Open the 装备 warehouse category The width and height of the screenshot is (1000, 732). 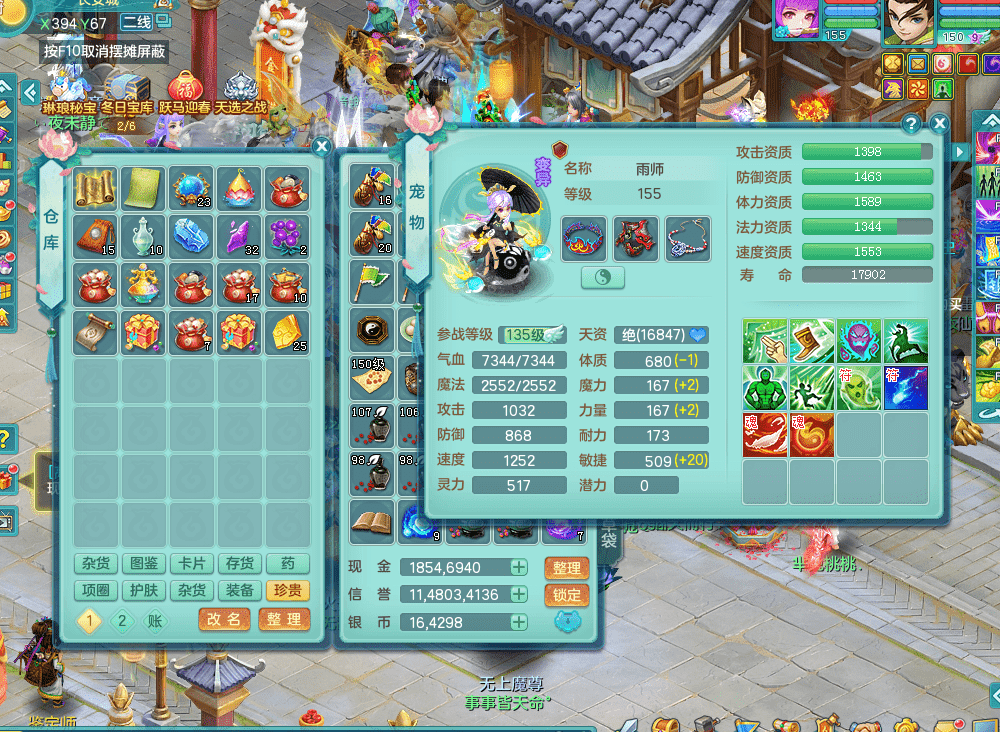click(x=239, y=591)
